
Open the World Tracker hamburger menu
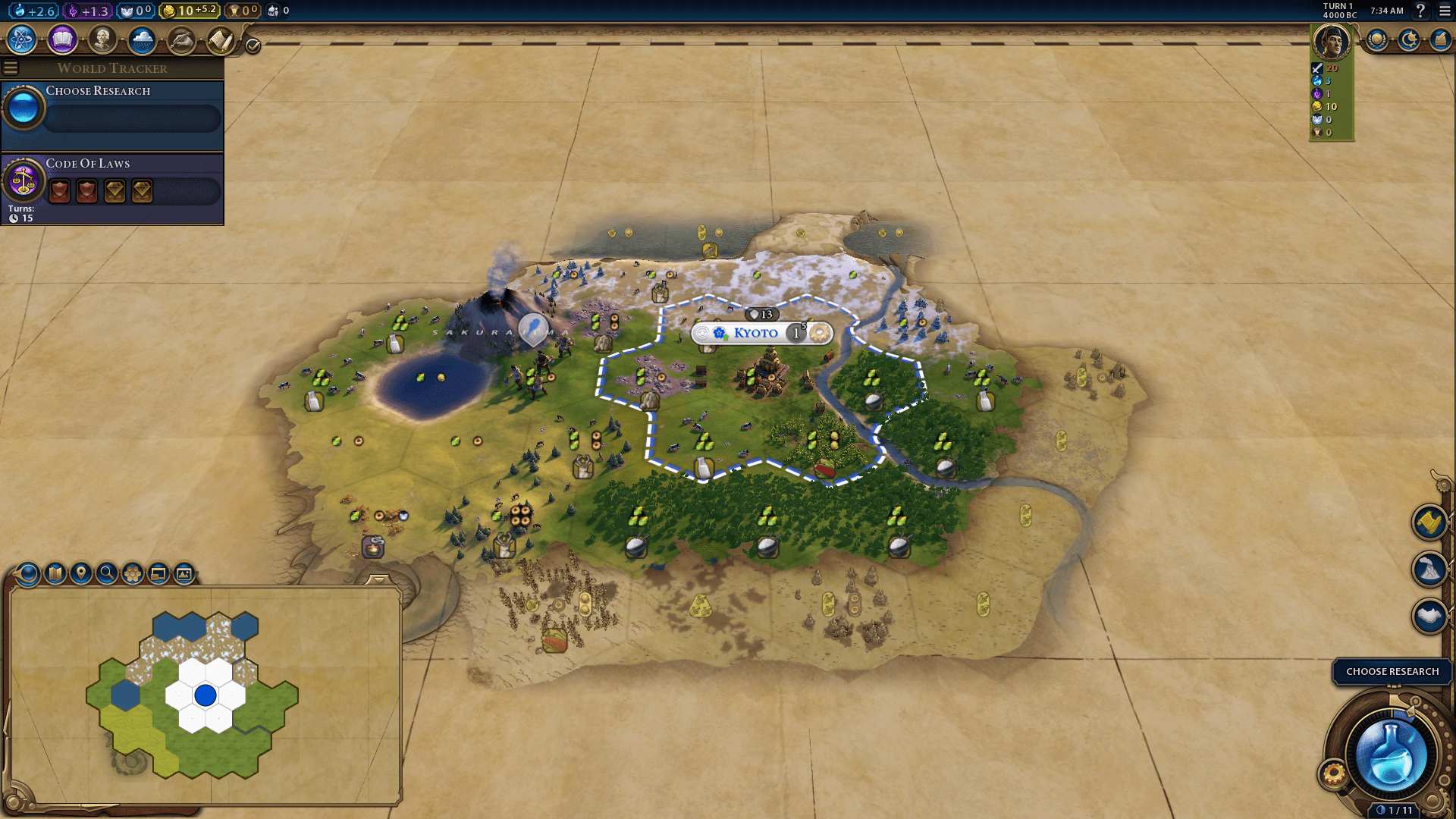click(x=10, y=67)
